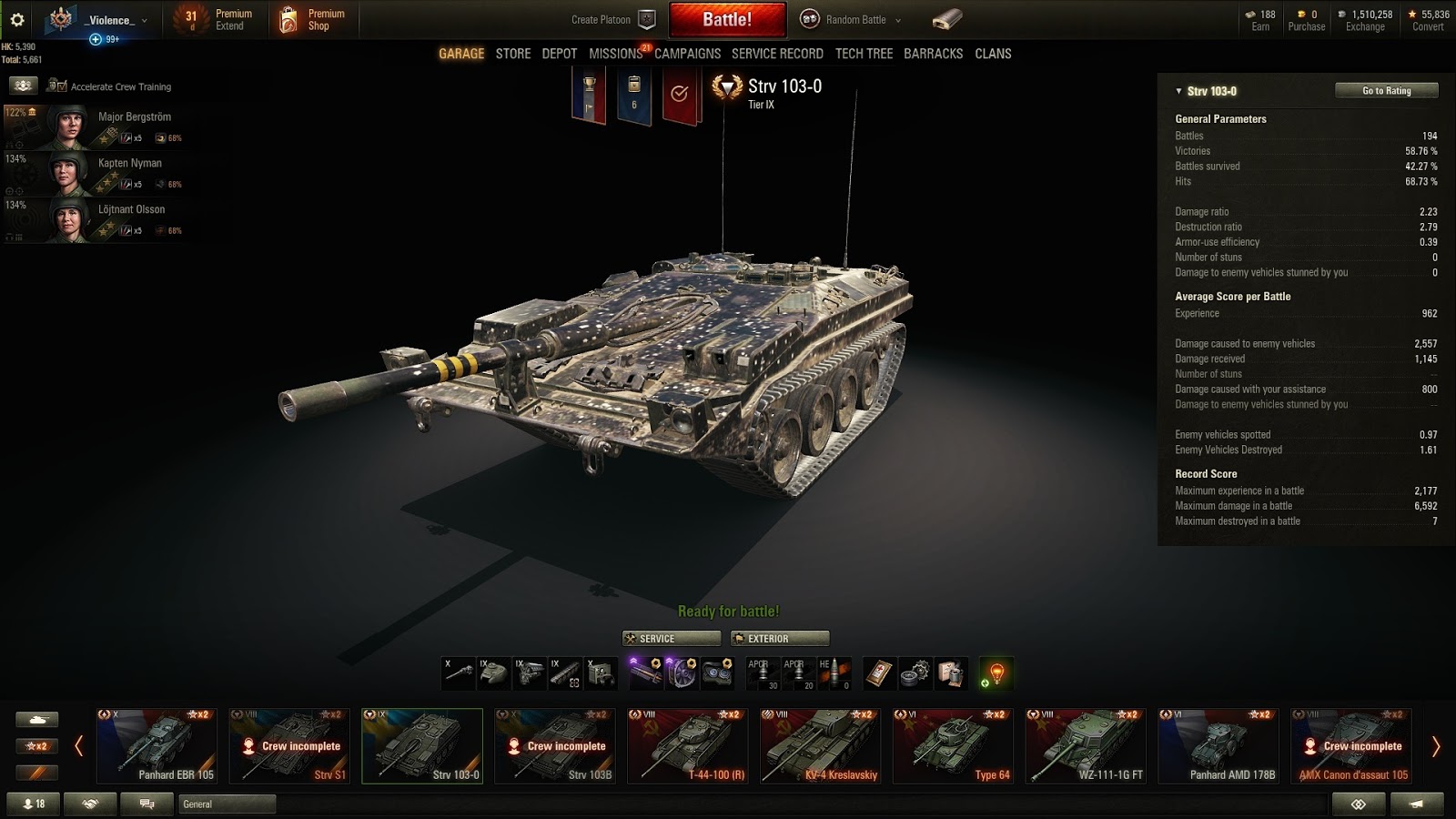Open the DEPOT menu
1456x819 pixels.
(x=559, y=54)
